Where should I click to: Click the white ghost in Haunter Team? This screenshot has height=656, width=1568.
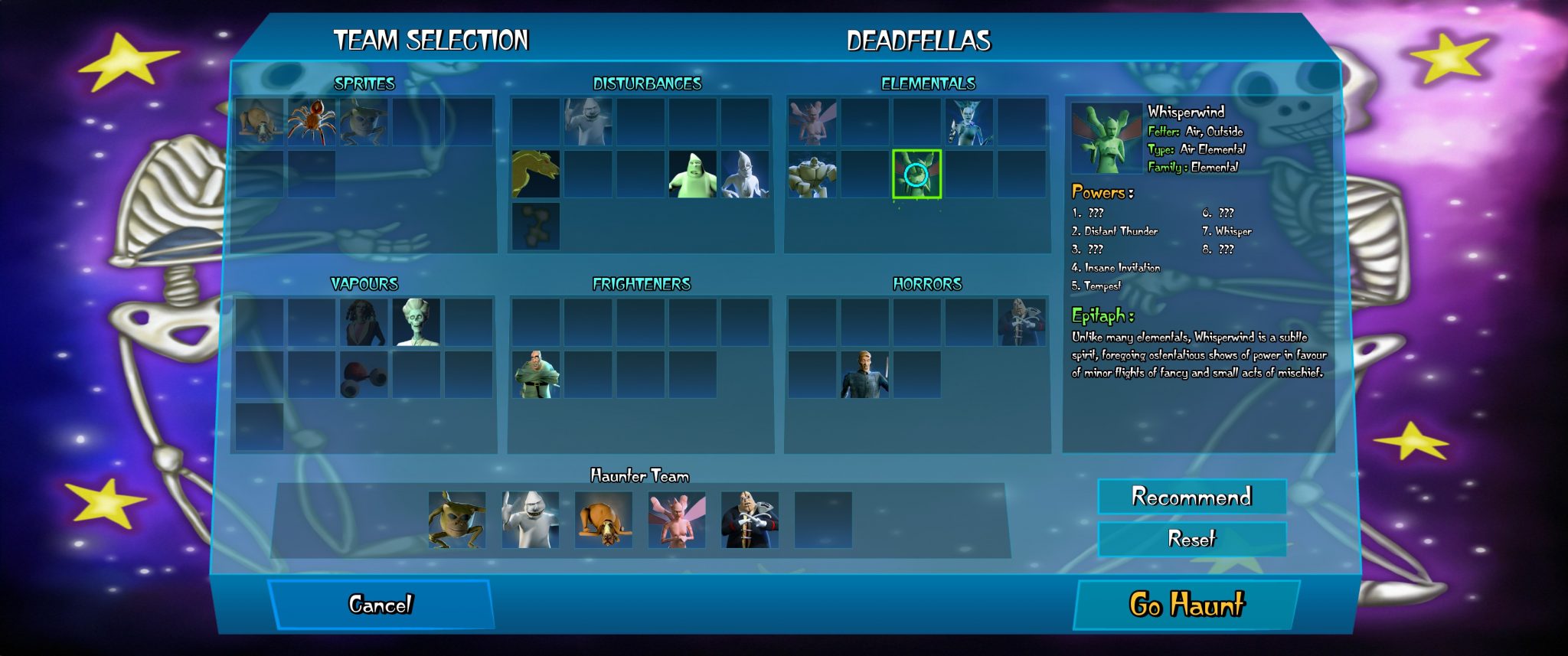tap(530, 520)
